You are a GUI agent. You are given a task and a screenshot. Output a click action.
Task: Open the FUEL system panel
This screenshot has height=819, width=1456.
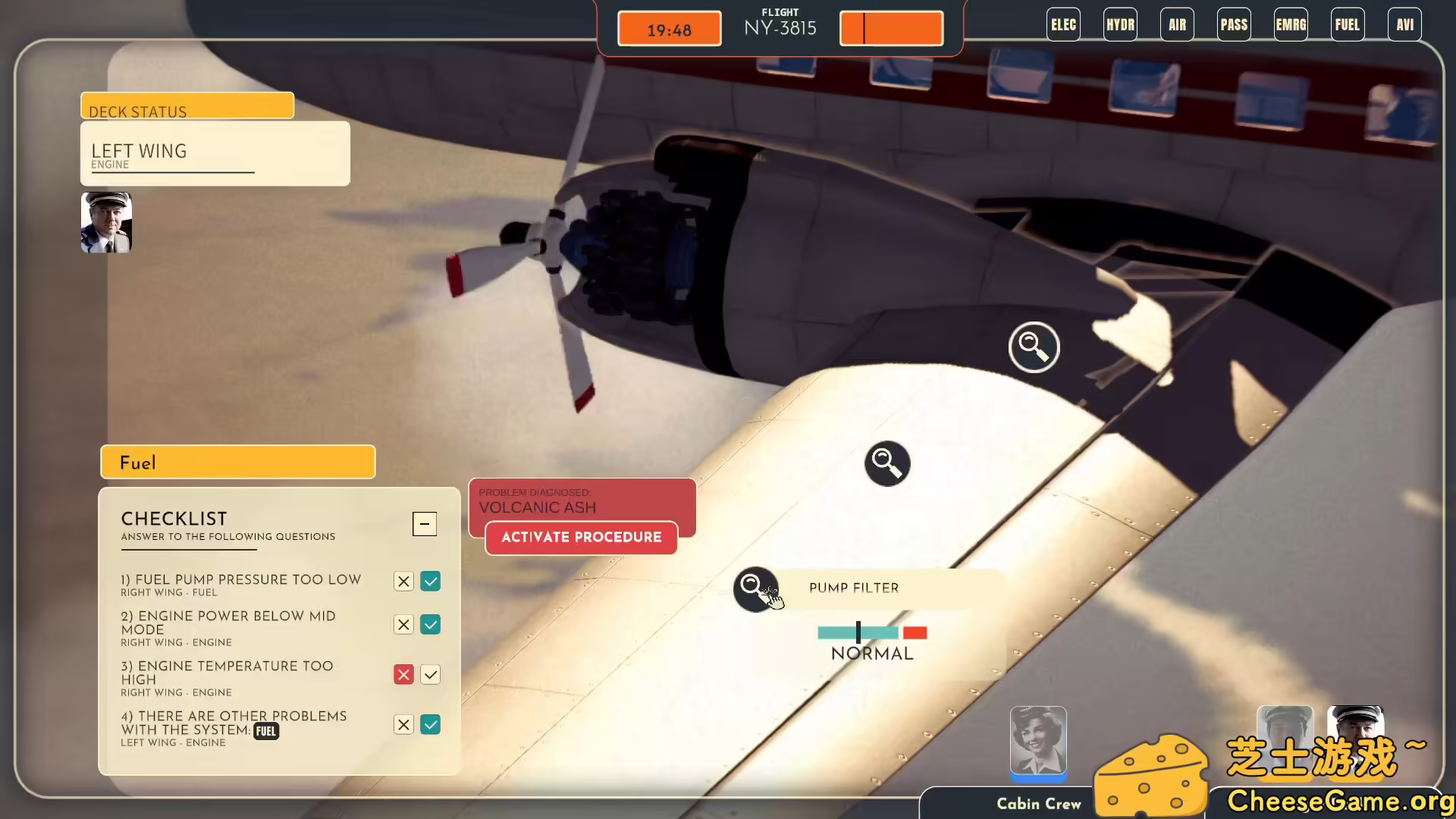coord(1348,24)
